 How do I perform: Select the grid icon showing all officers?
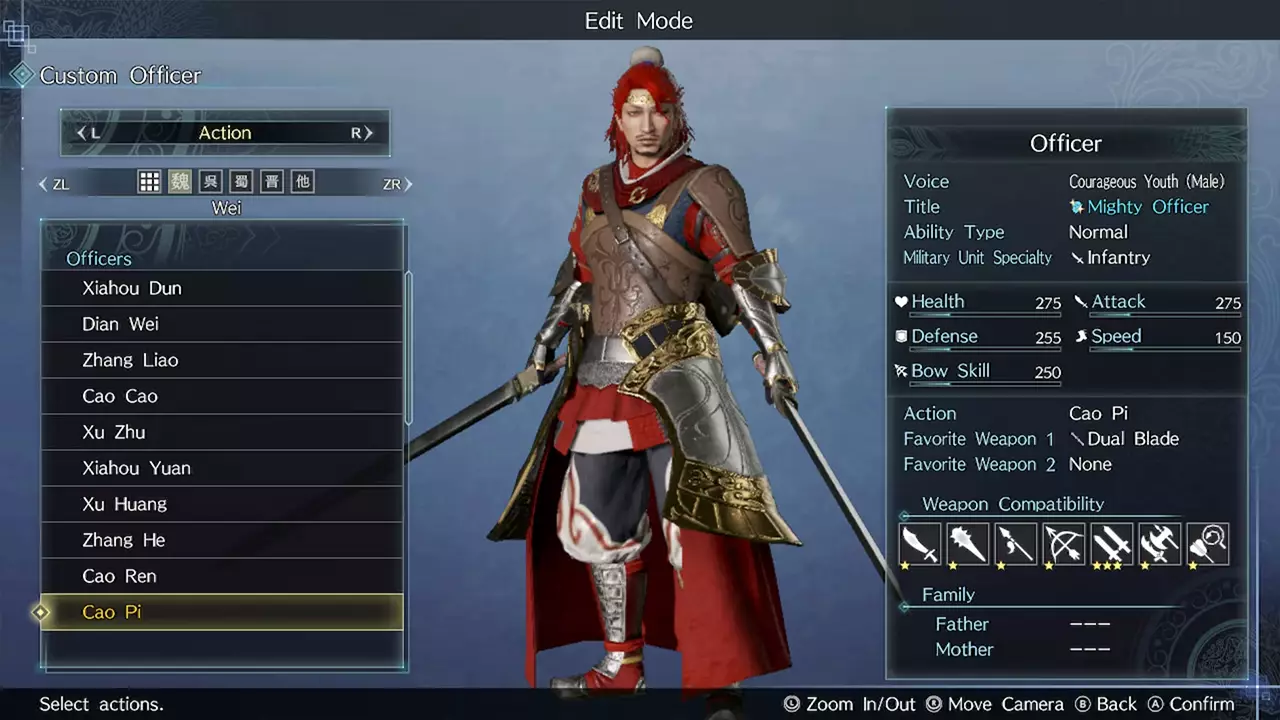click(149, 181)
